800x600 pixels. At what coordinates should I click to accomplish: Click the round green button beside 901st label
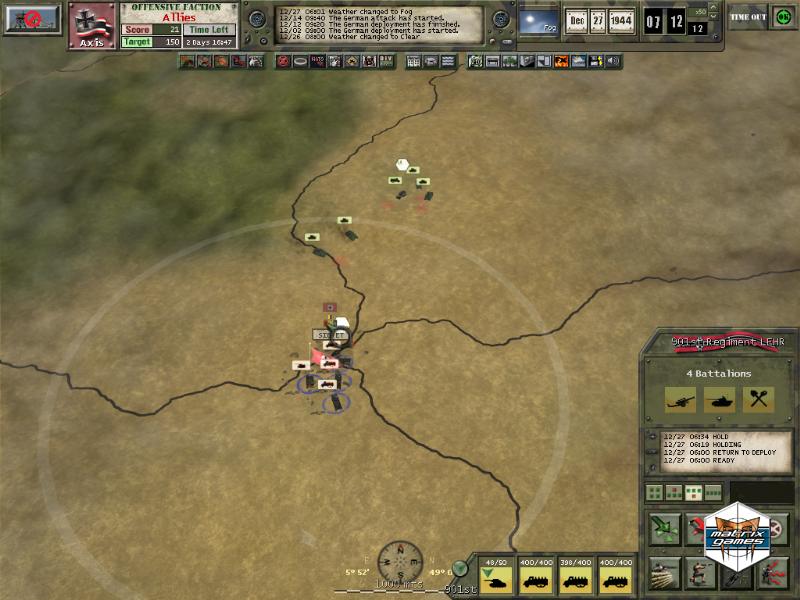[x=460, y=568]
